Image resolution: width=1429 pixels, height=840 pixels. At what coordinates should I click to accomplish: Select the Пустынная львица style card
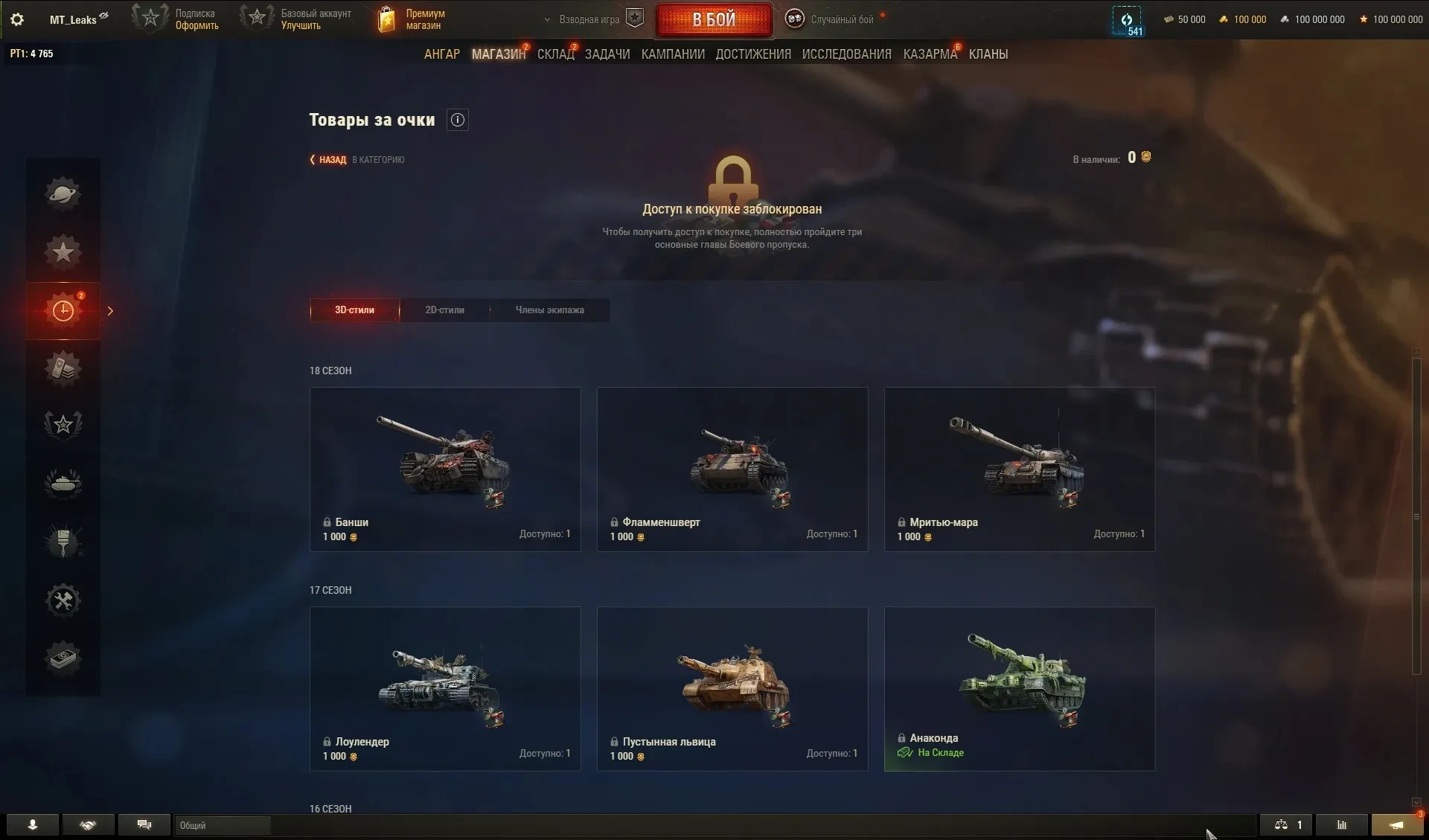(x=732, y=688)
